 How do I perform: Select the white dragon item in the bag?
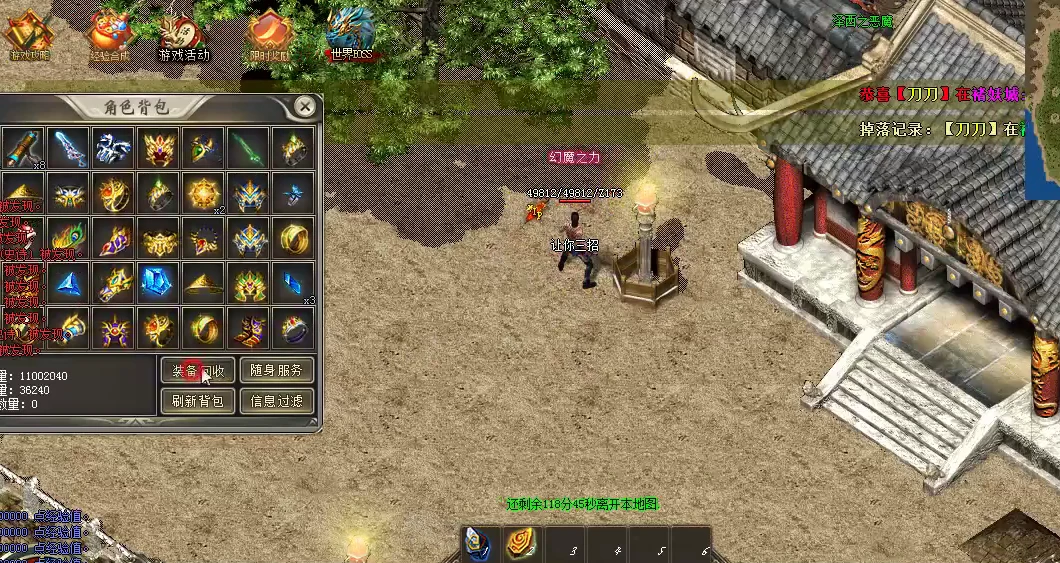(113, 148)
